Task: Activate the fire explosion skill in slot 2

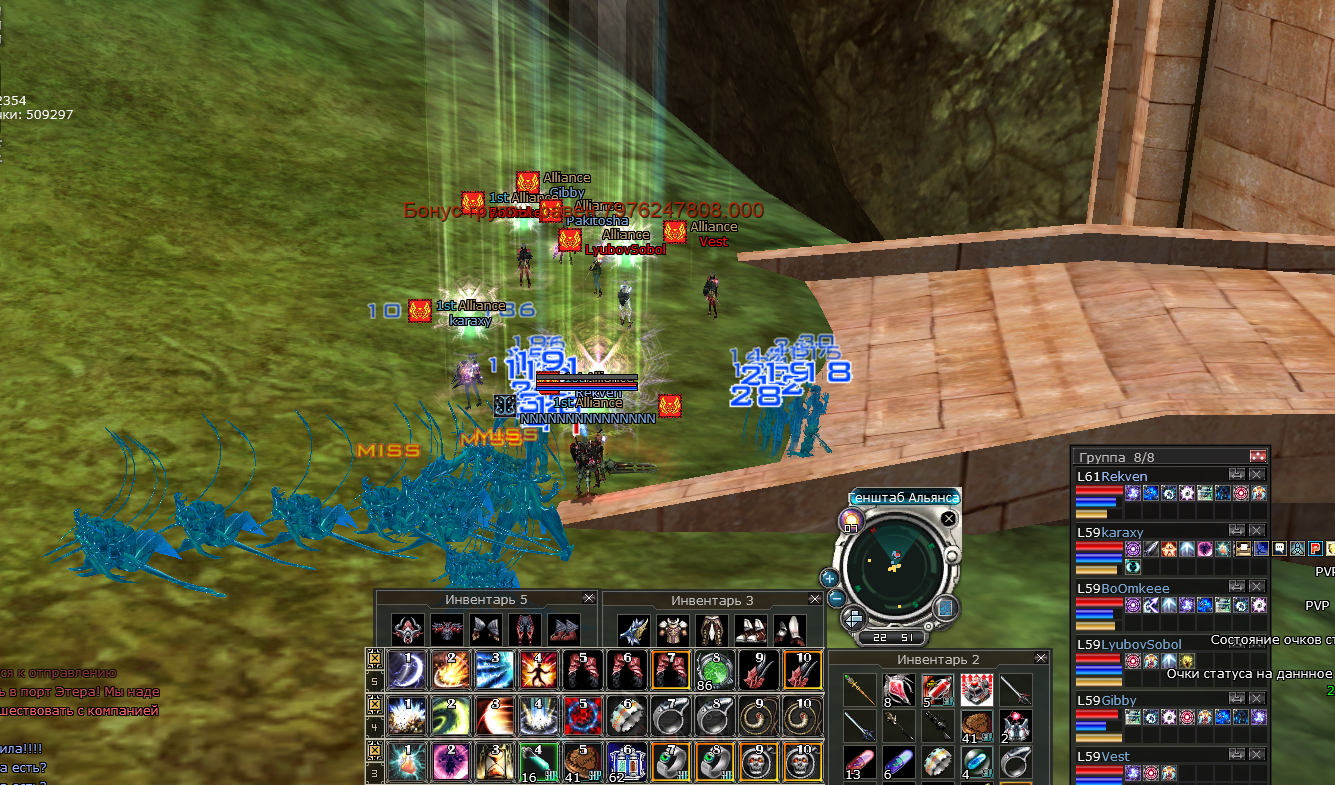Action: 449,669
